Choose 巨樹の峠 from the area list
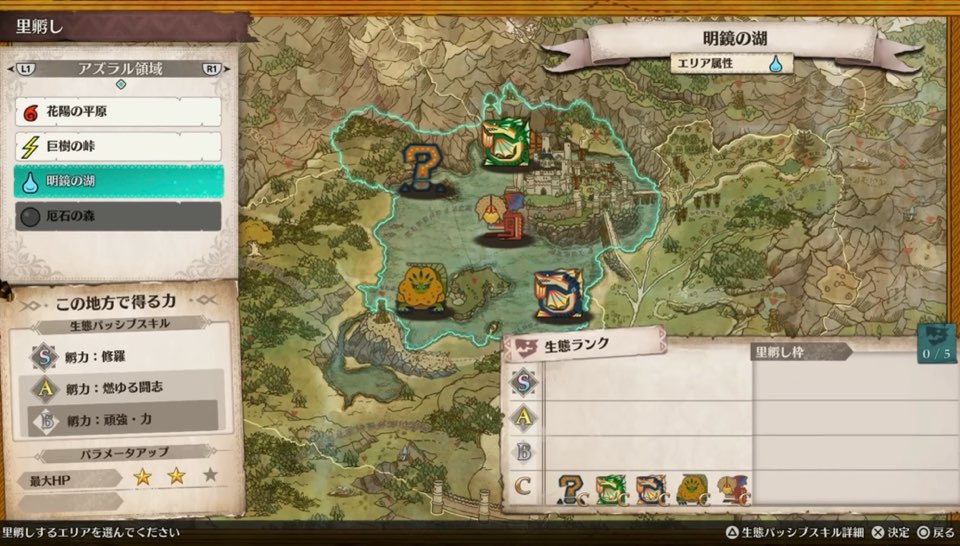Screen dimensions: 960x546 click(118, 147)
